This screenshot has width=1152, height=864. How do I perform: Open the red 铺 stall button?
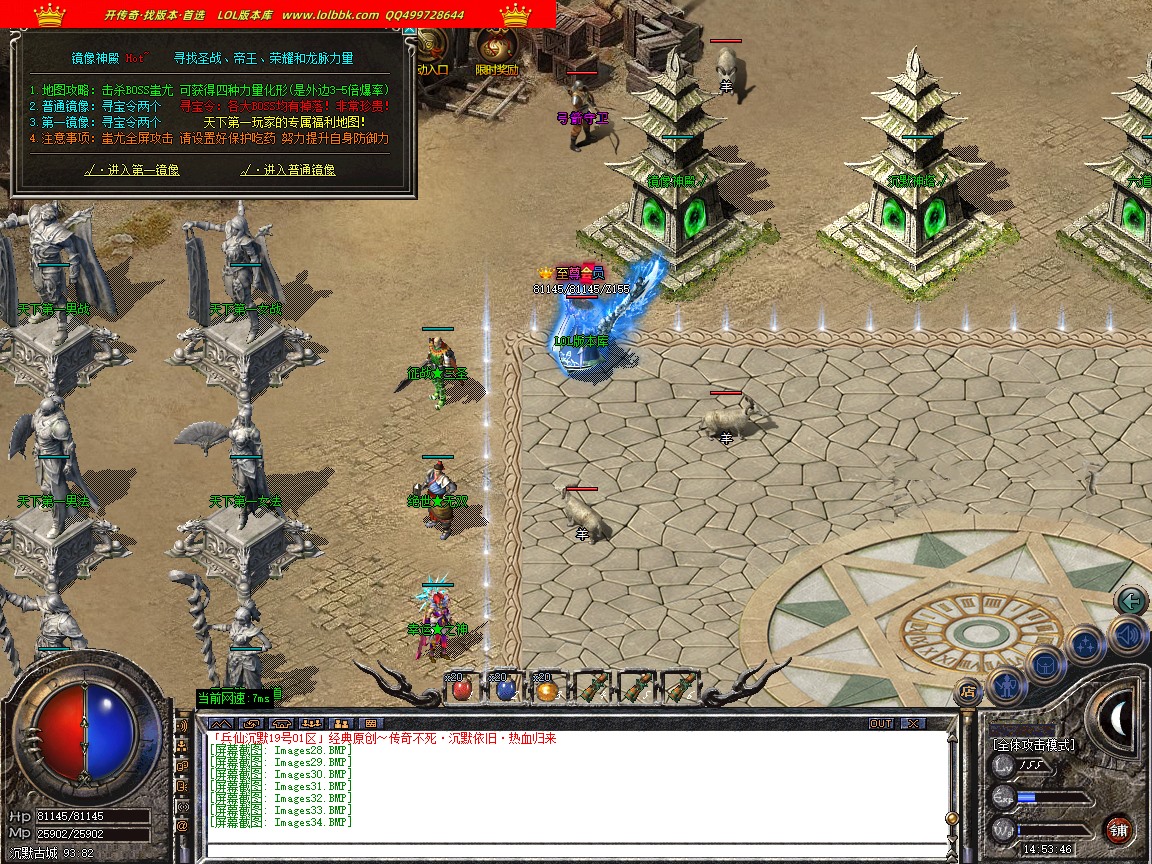pyautogui.click(x=1119, y=830)
